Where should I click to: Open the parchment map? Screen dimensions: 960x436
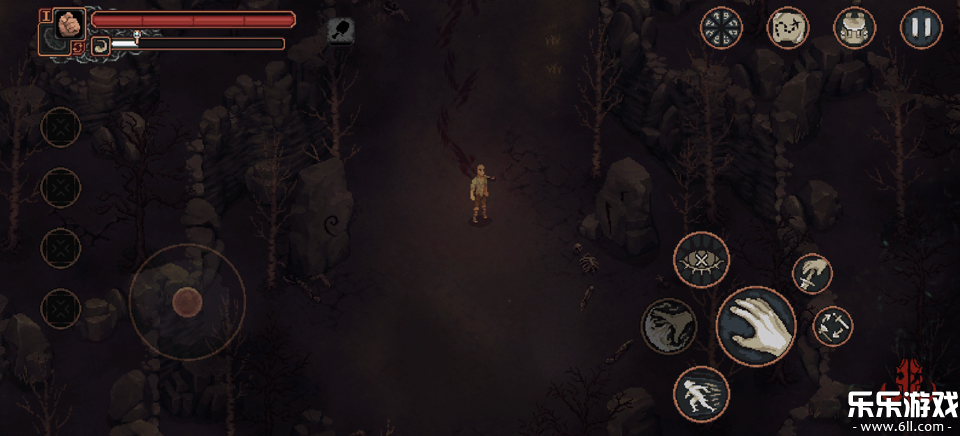788,28
